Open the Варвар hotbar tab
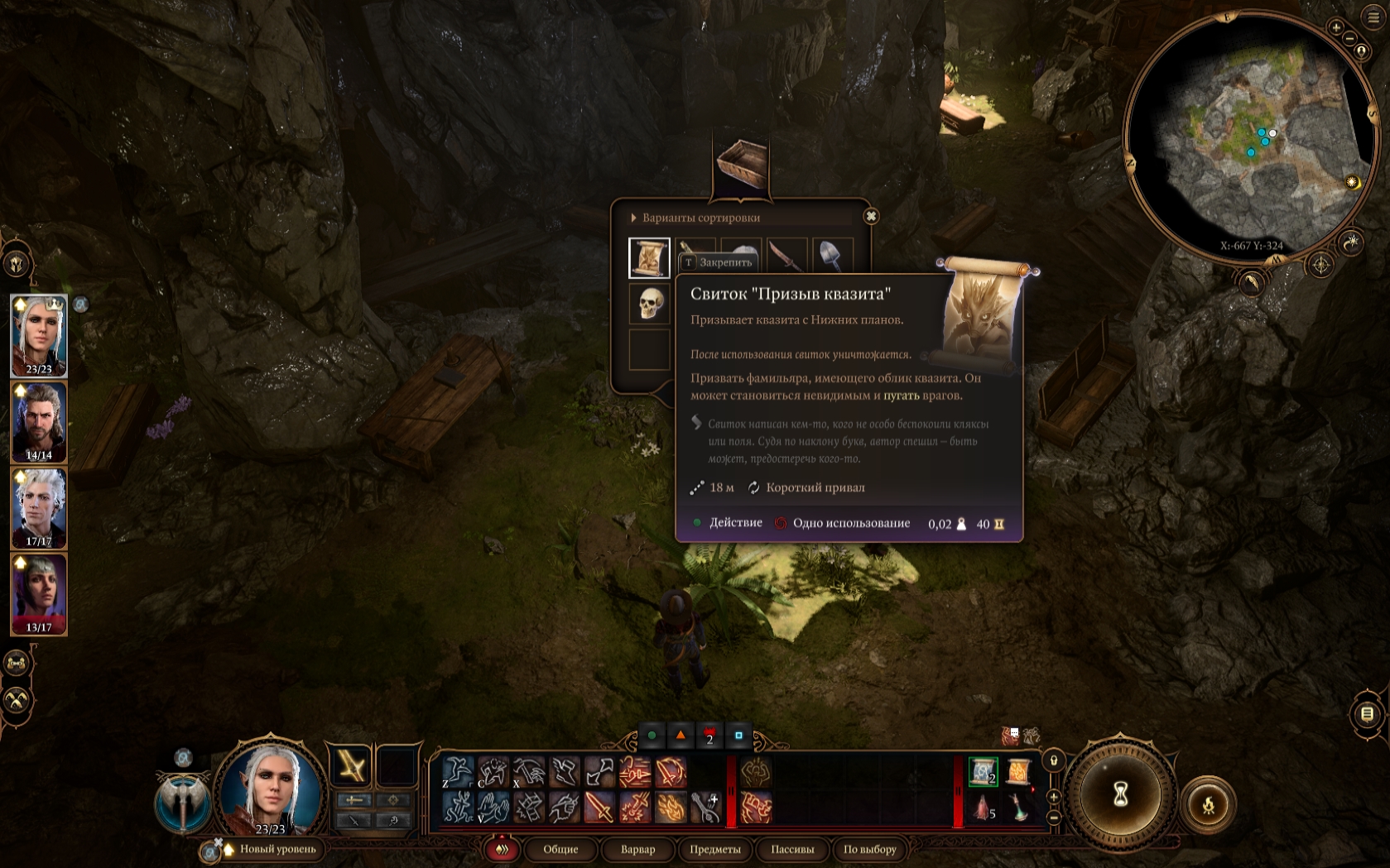This screenshot has width=1390, height=868. 637,849
